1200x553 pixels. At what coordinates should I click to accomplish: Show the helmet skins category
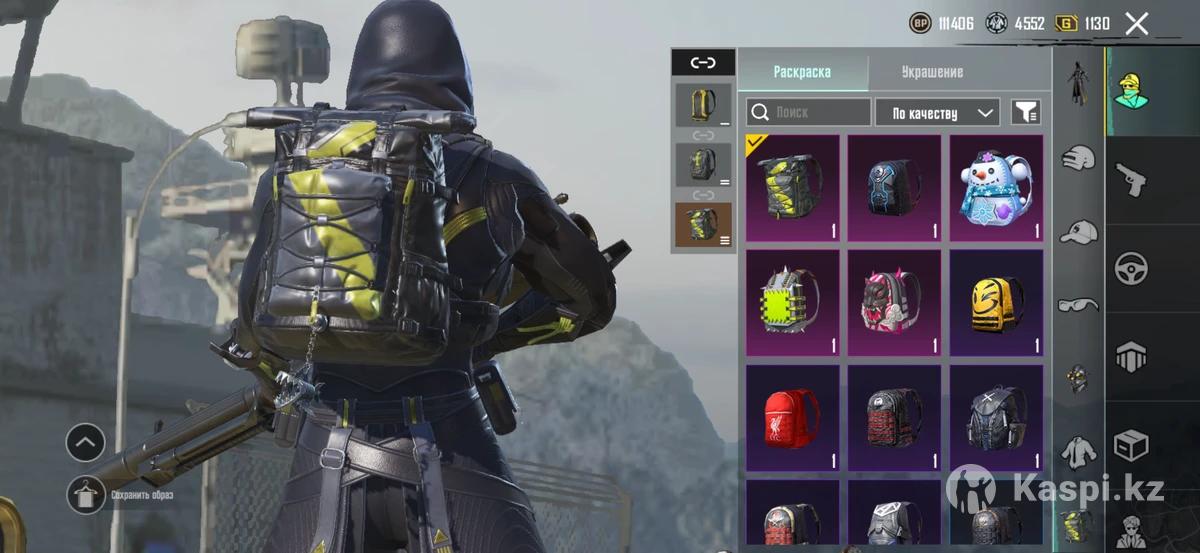point(1078,158)
